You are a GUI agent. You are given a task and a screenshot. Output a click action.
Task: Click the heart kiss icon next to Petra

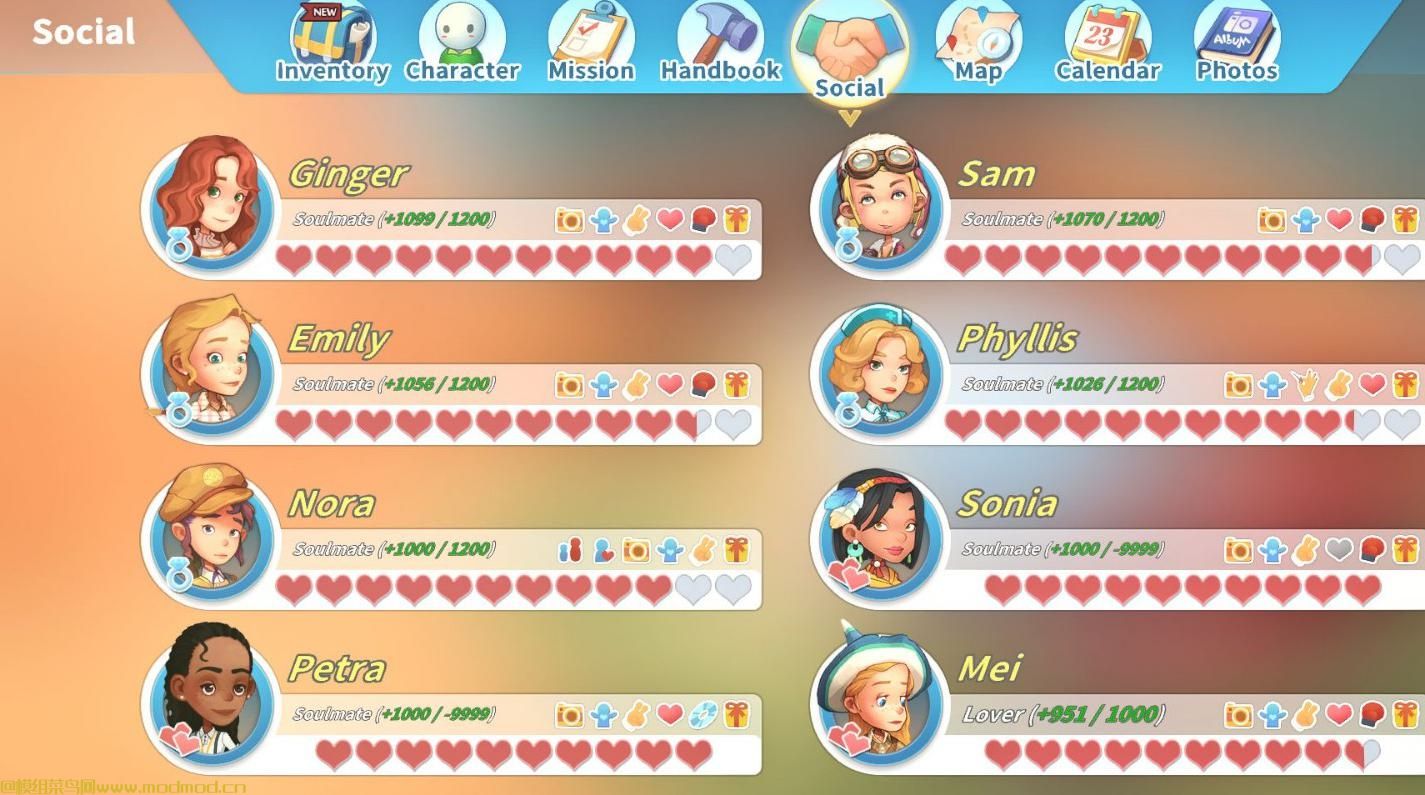(x=670, y=713)
